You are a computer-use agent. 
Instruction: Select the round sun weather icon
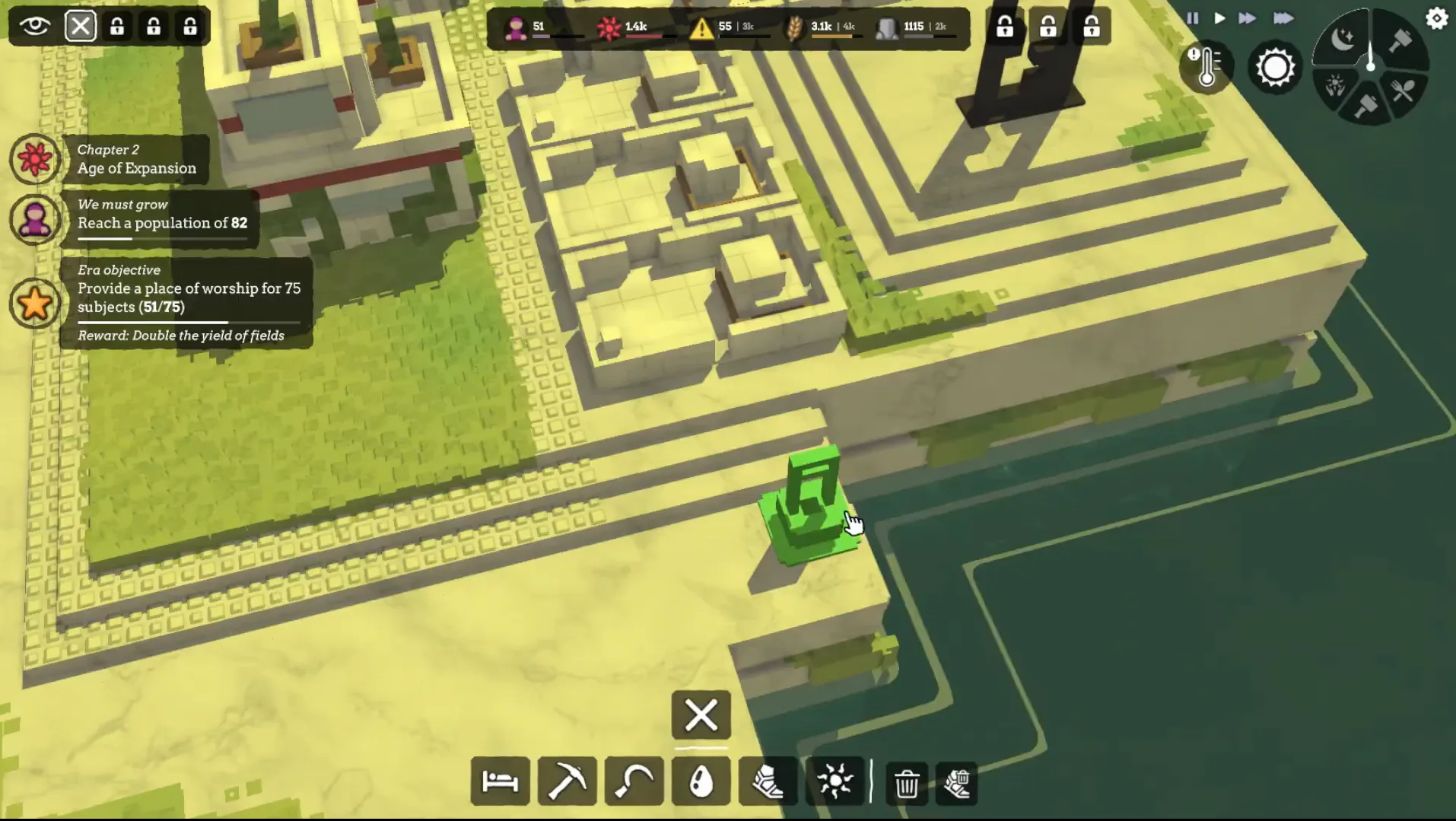pos(1275,68)
